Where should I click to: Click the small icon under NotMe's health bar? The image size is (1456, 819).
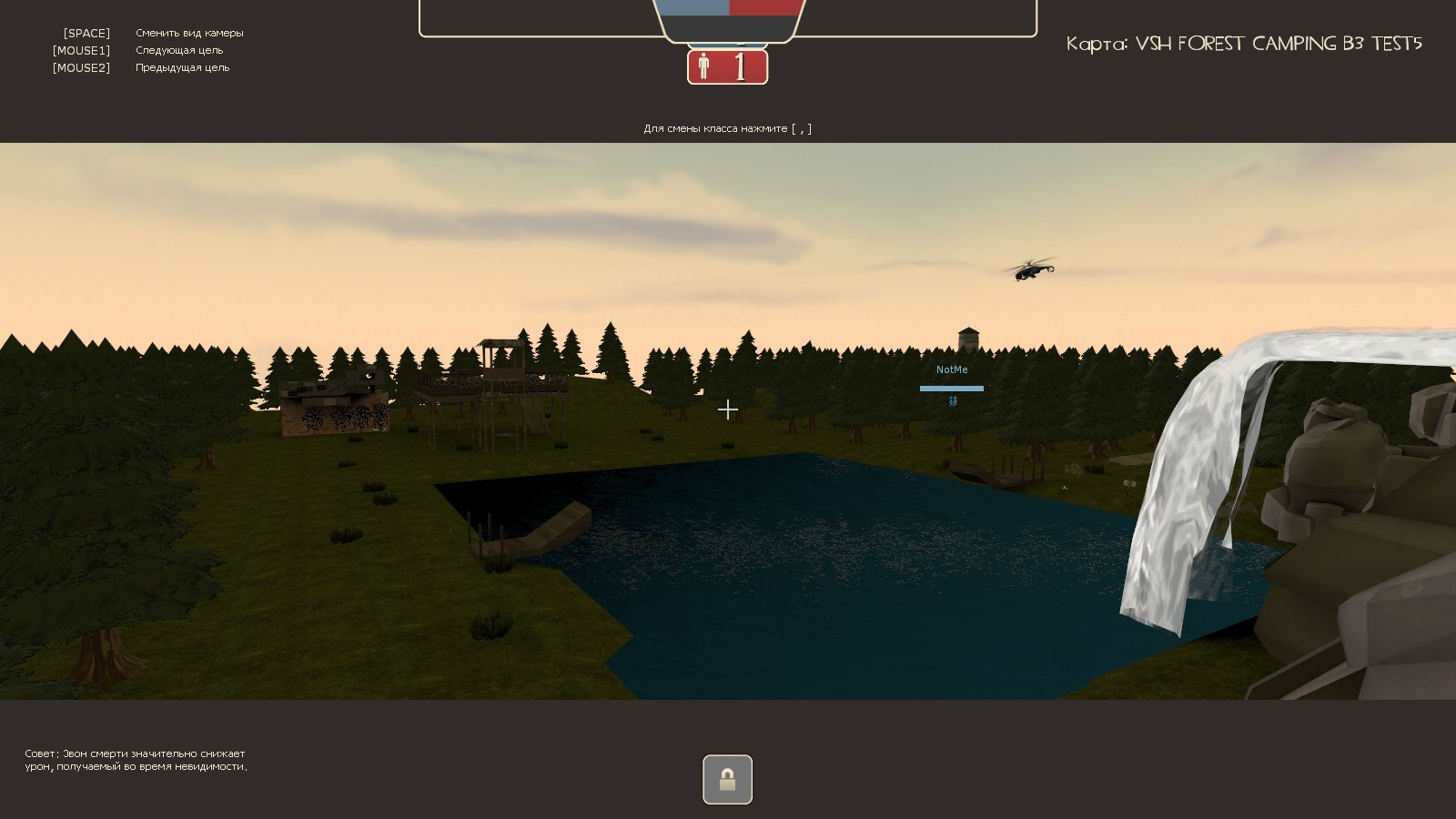pyautogui.click(x=952, y=401)
